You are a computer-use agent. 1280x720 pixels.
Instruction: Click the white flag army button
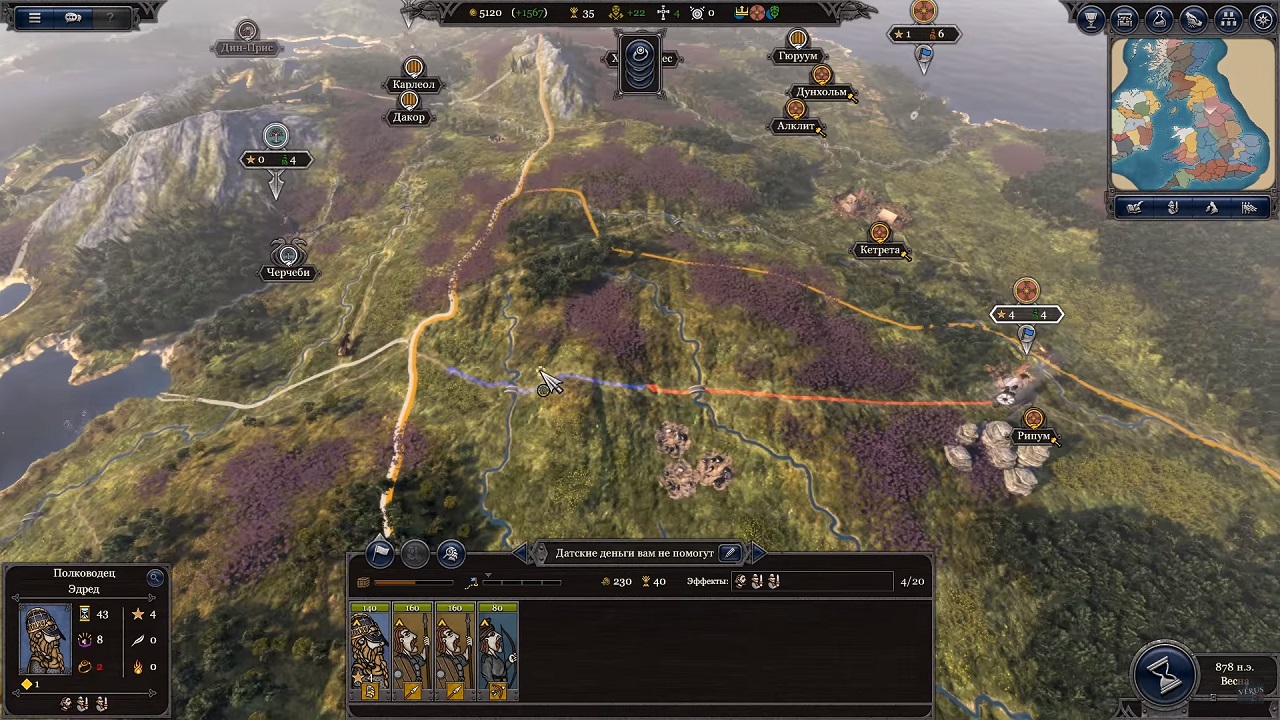point(380,552)
